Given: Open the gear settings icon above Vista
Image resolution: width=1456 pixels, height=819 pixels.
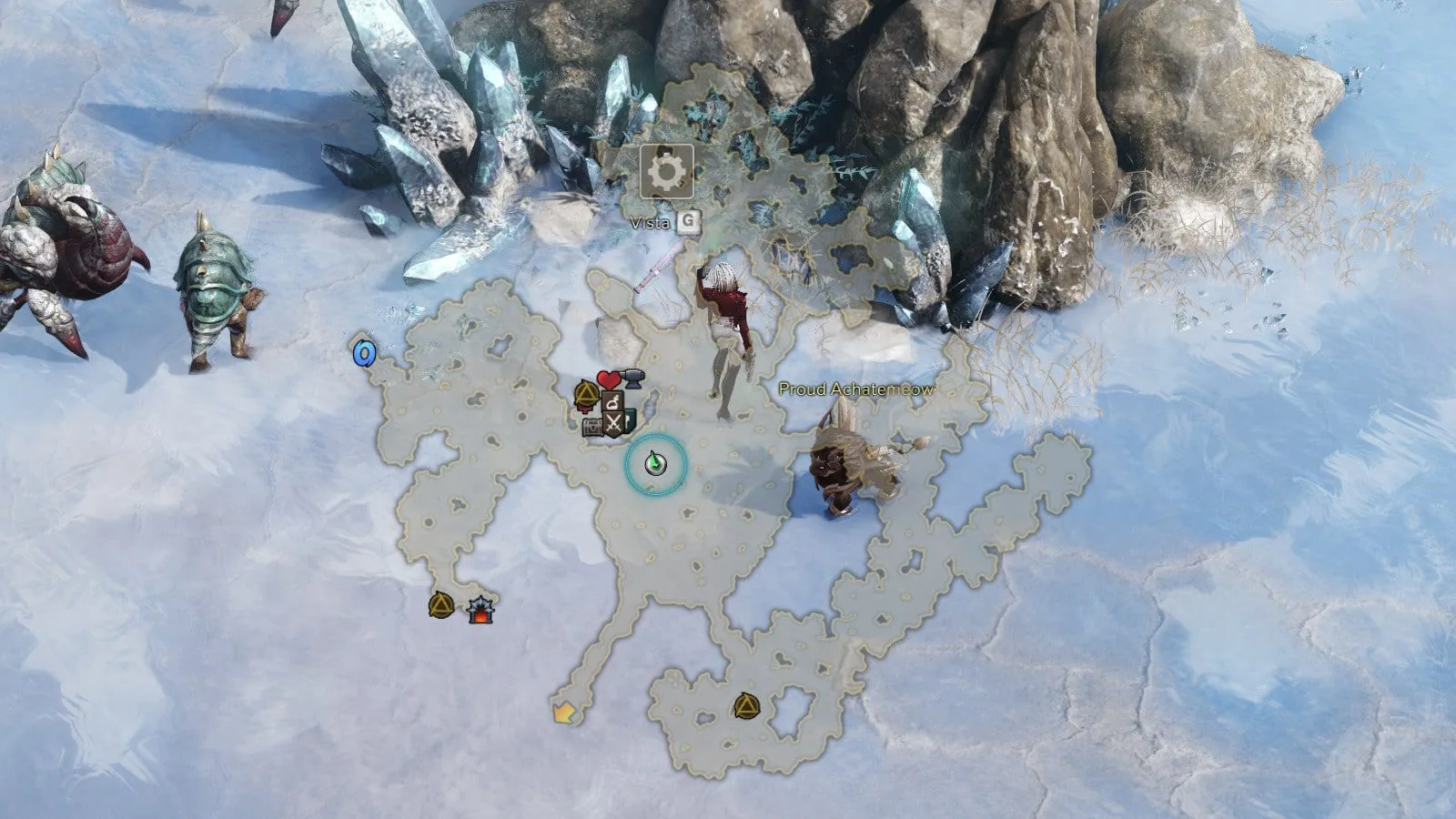Looking at the screenshot, I should (x=666, y=171).
